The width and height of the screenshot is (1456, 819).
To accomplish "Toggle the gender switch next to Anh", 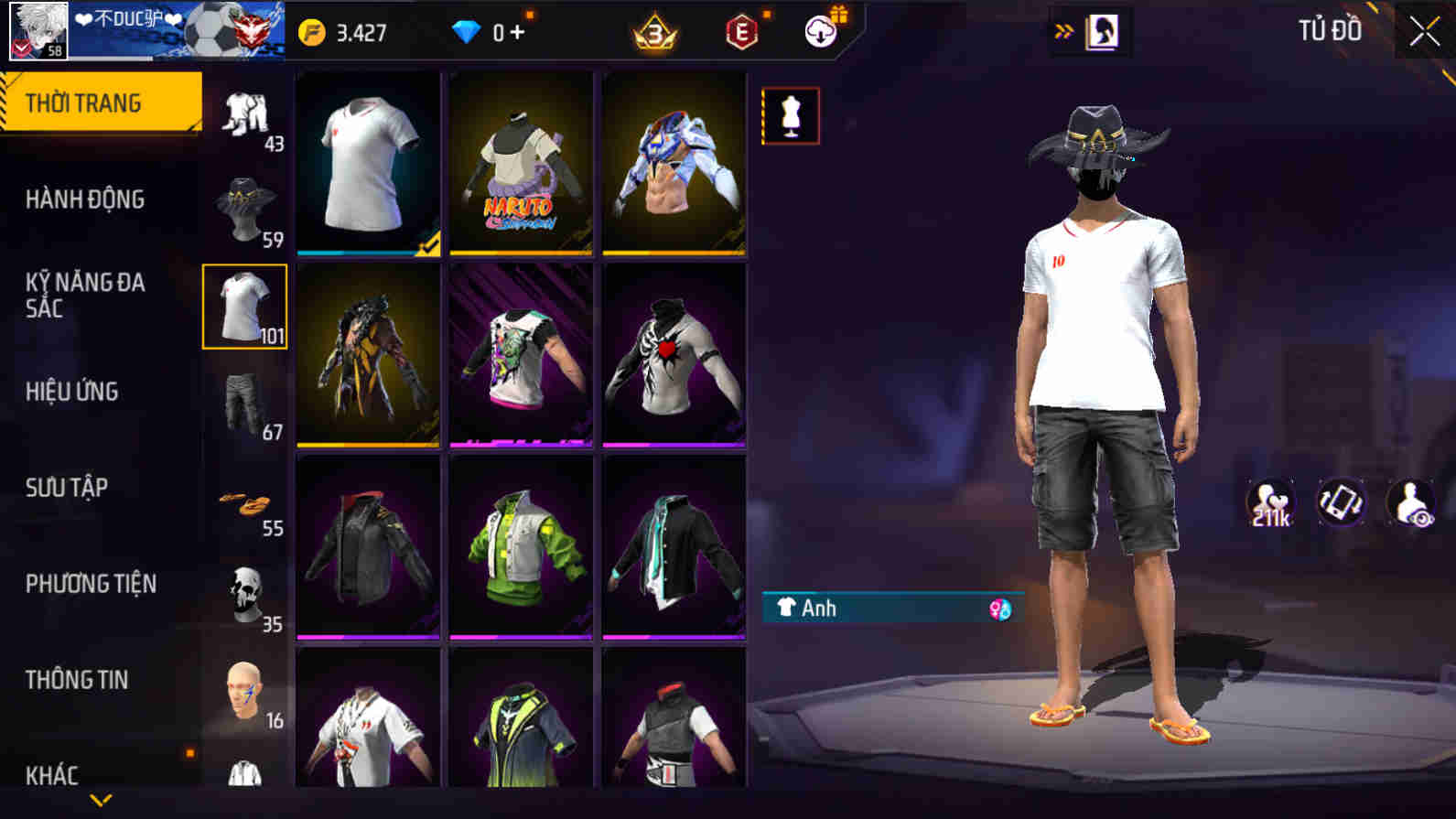I will tap(998, 608).
